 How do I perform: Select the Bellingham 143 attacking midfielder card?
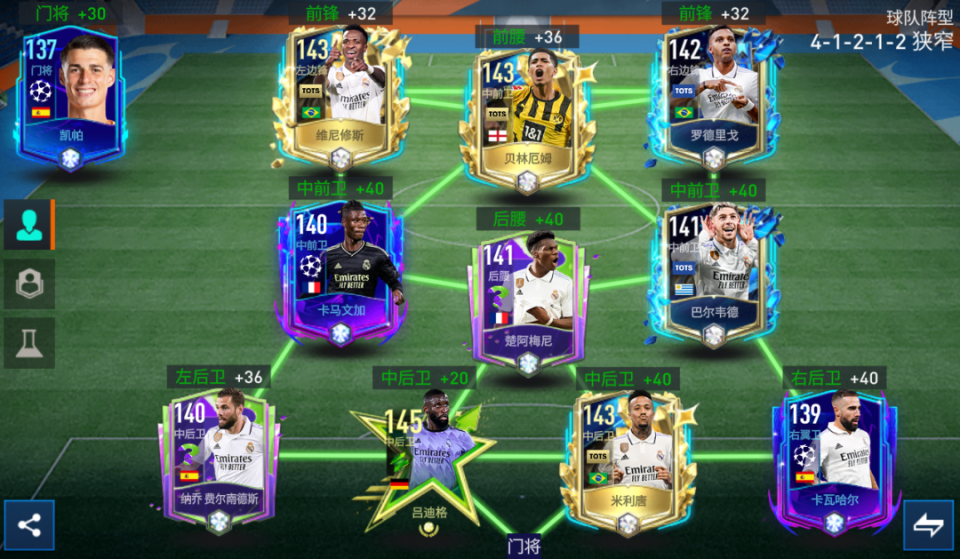point(527,110)
